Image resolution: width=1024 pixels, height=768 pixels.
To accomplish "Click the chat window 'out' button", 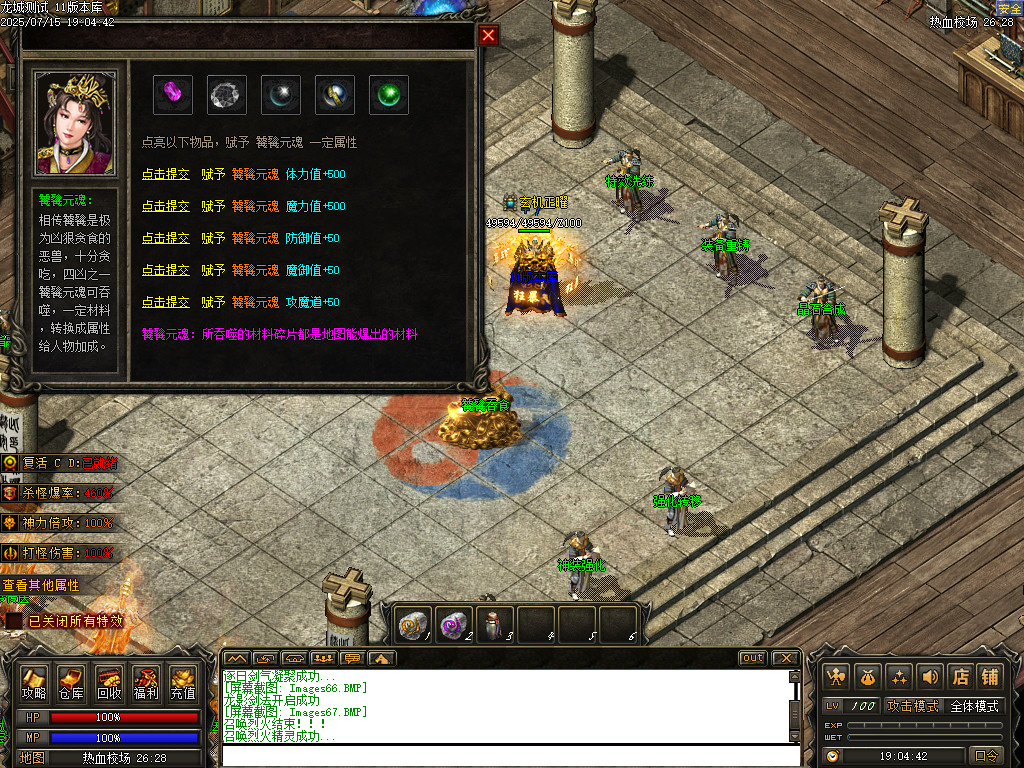I will pyautogui.click(x=753, y=658).
